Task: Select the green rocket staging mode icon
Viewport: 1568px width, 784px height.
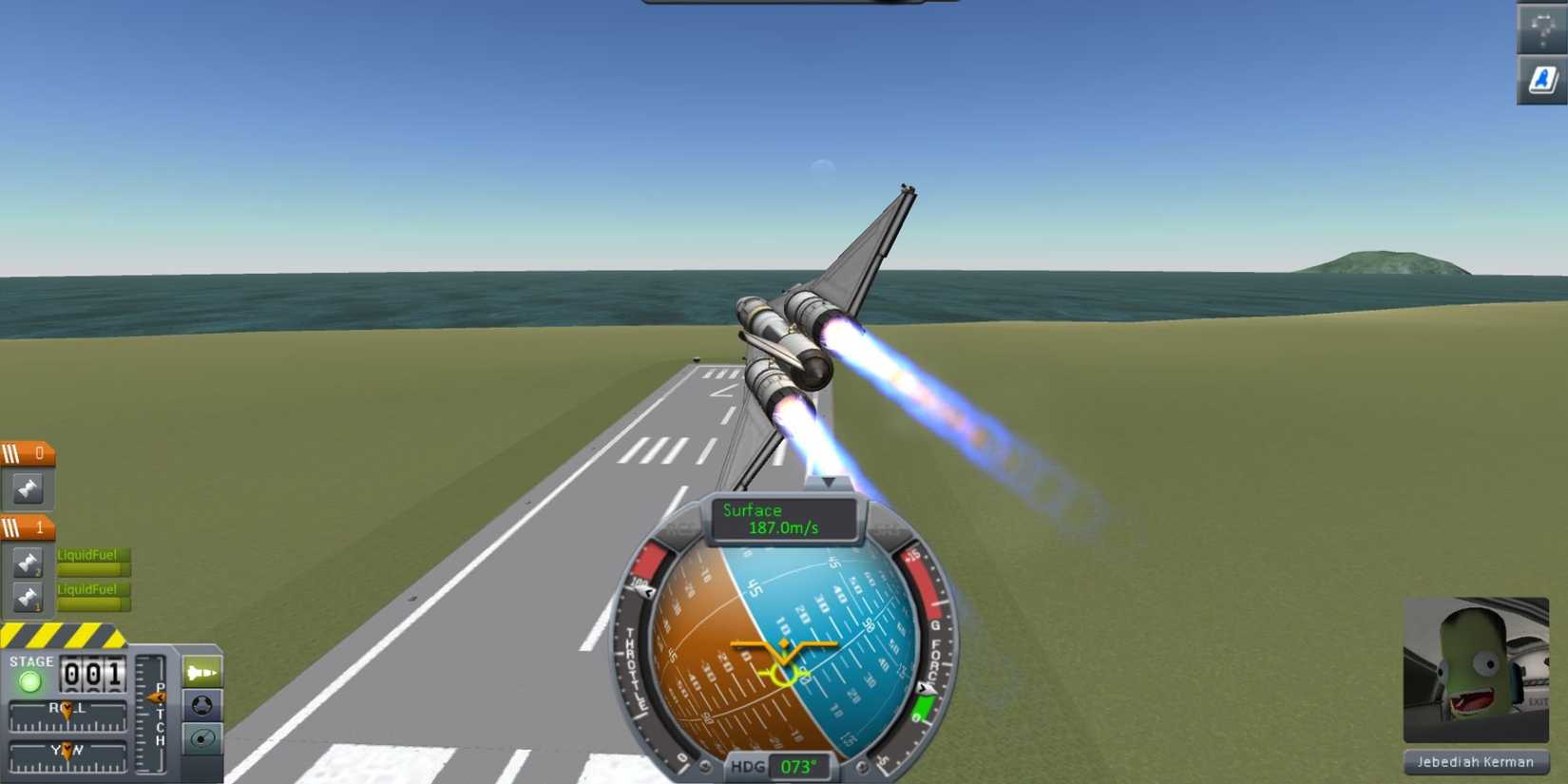Action: point(201,670)
